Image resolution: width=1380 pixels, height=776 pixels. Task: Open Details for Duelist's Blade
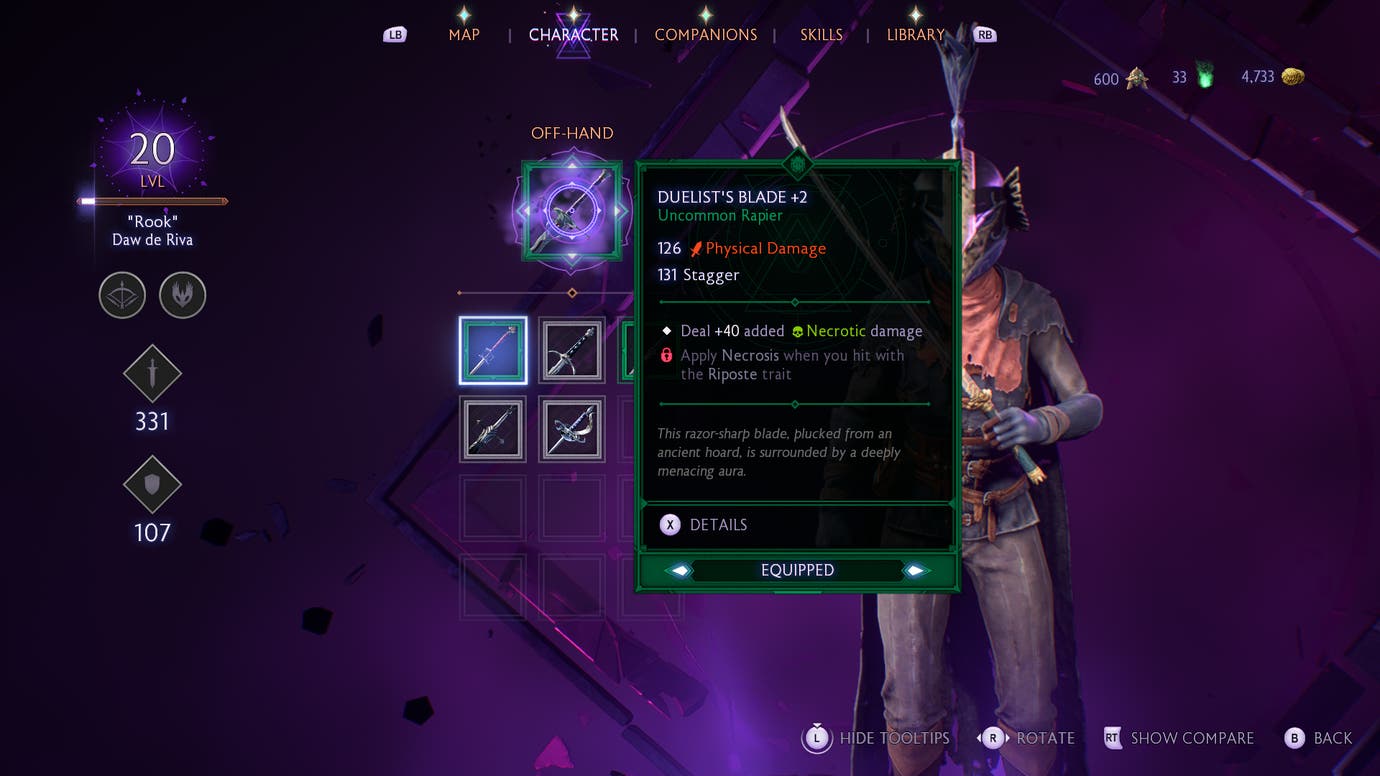705,525
